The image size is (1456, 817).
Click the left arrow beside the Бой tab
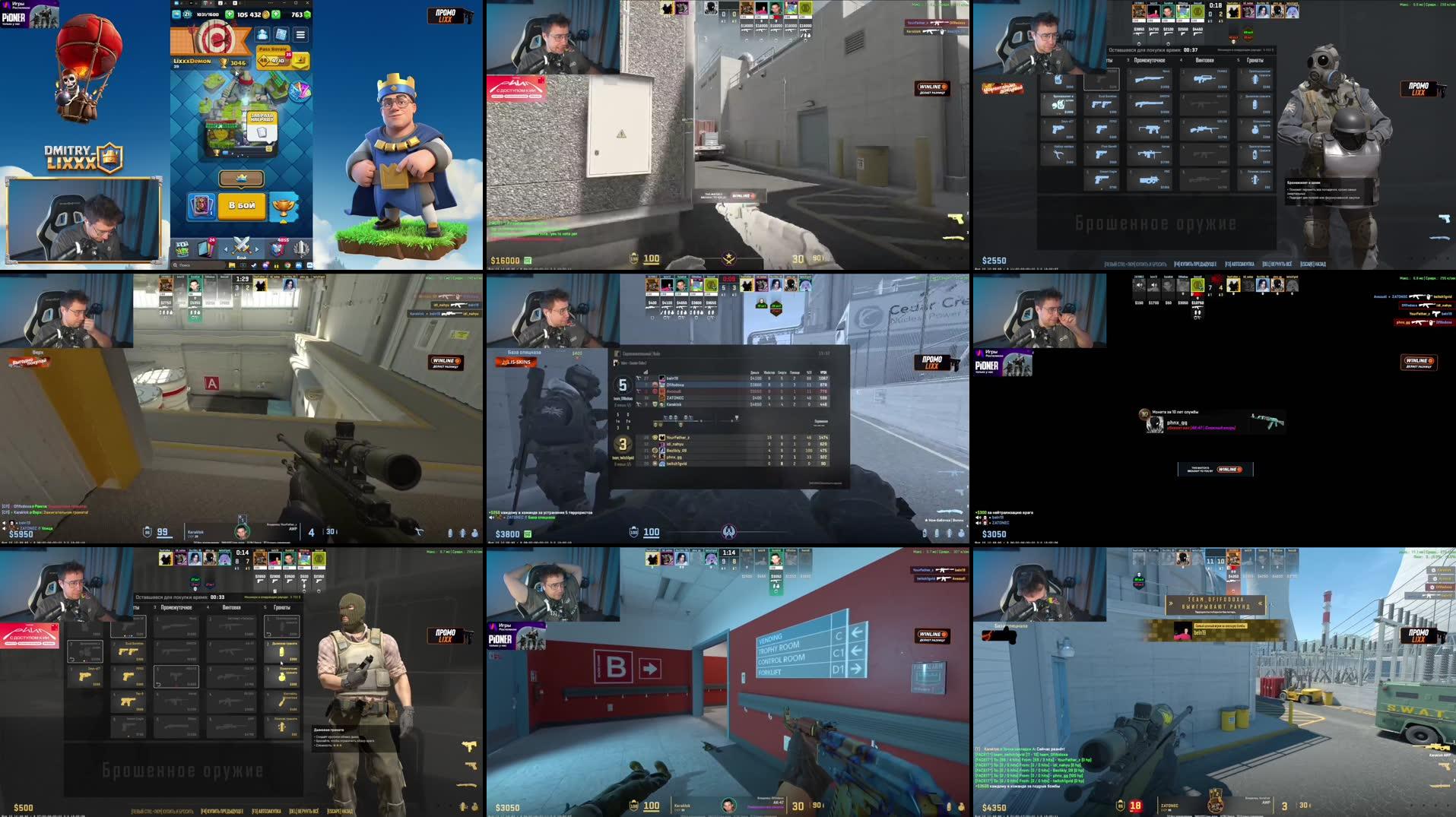tap(225, 249)
